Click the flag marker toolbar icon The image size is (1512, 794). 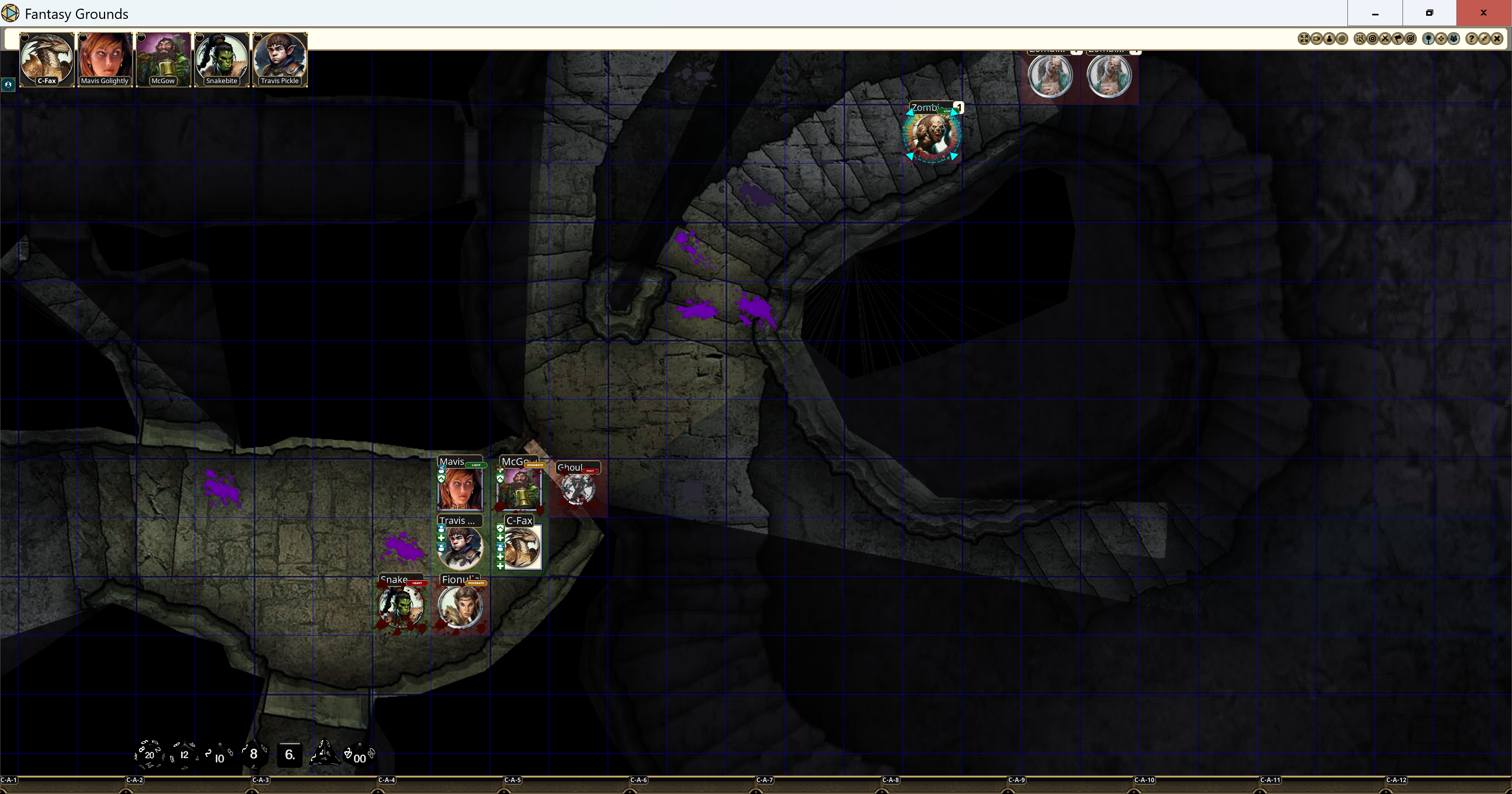[1398, 39]
